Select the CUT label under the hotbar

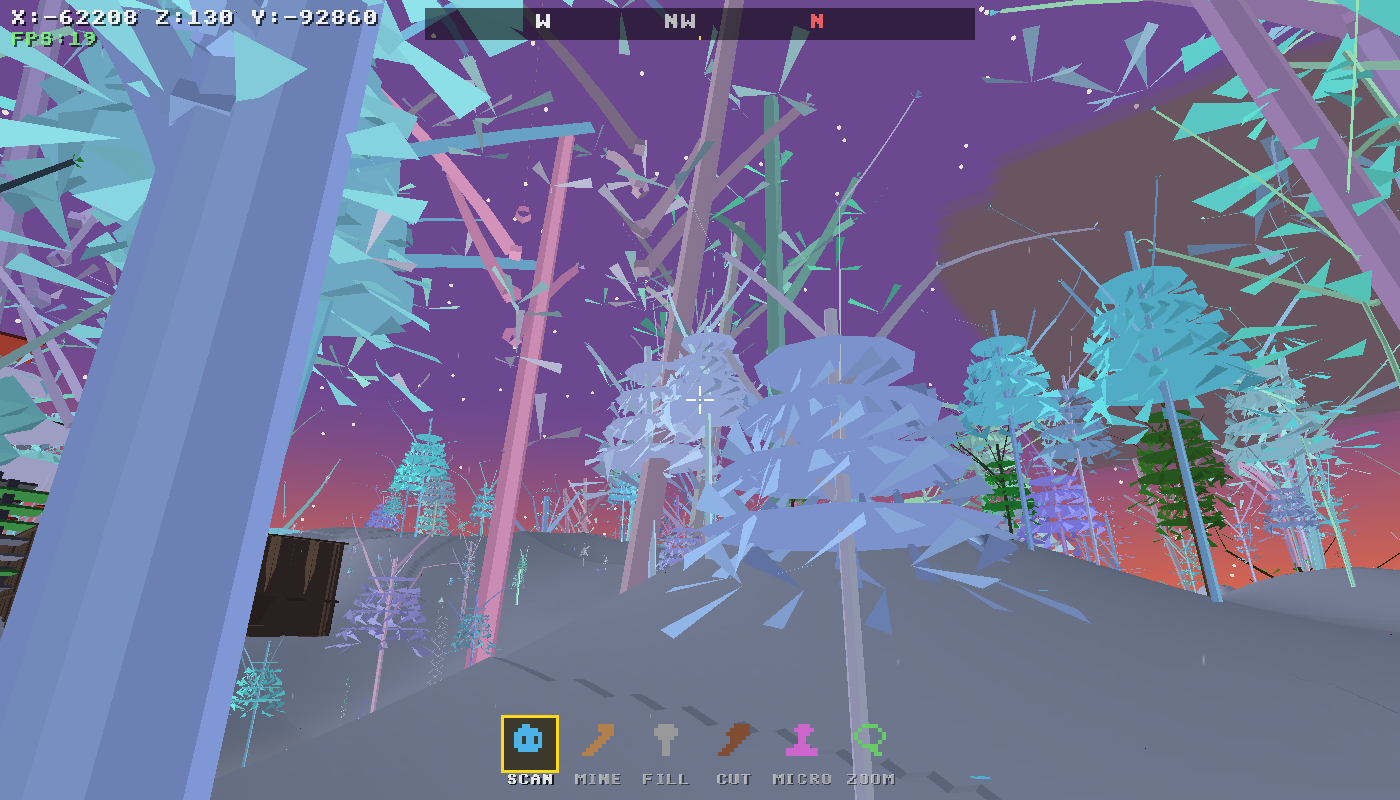click(x=735, y=779)
